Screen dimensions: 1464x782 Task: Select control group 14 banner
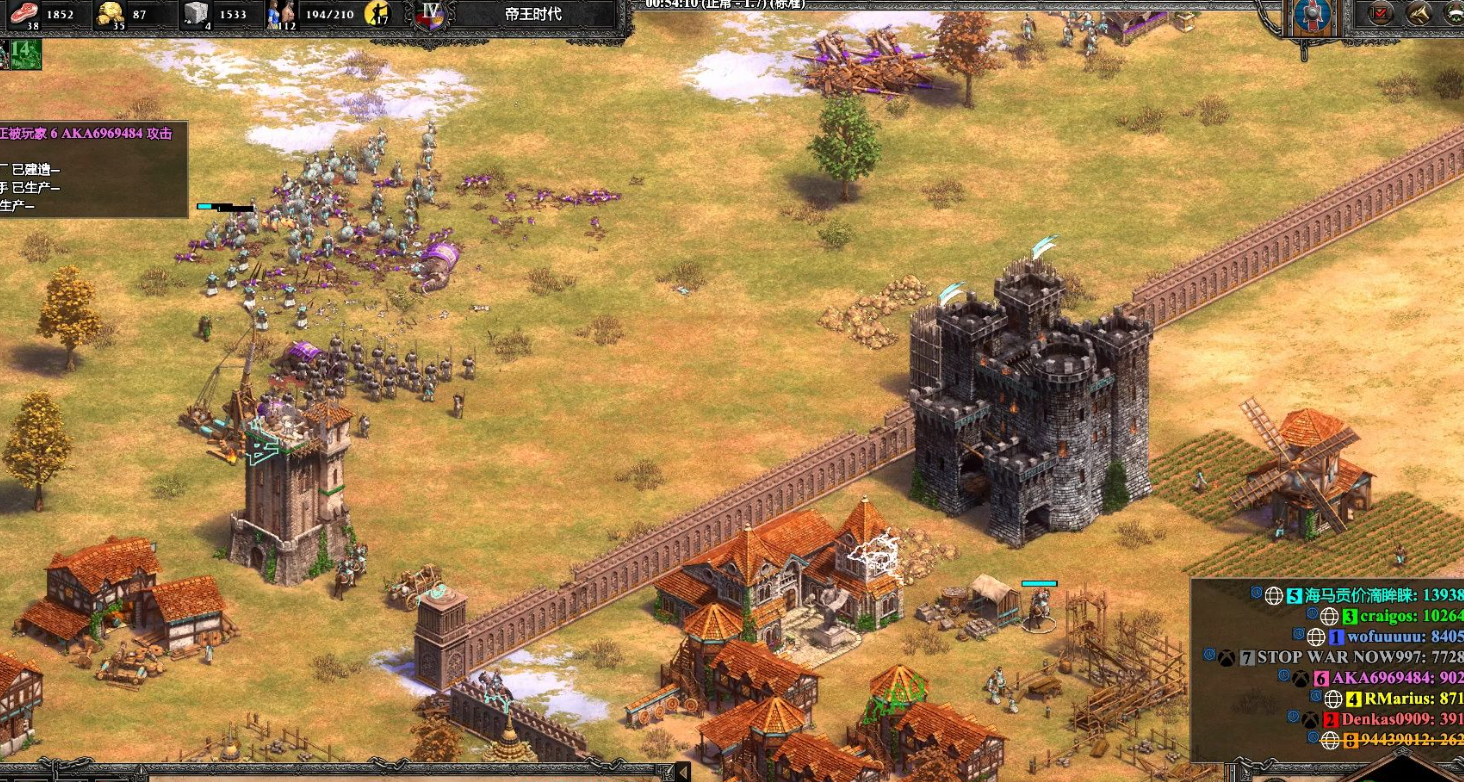point(24,53)
